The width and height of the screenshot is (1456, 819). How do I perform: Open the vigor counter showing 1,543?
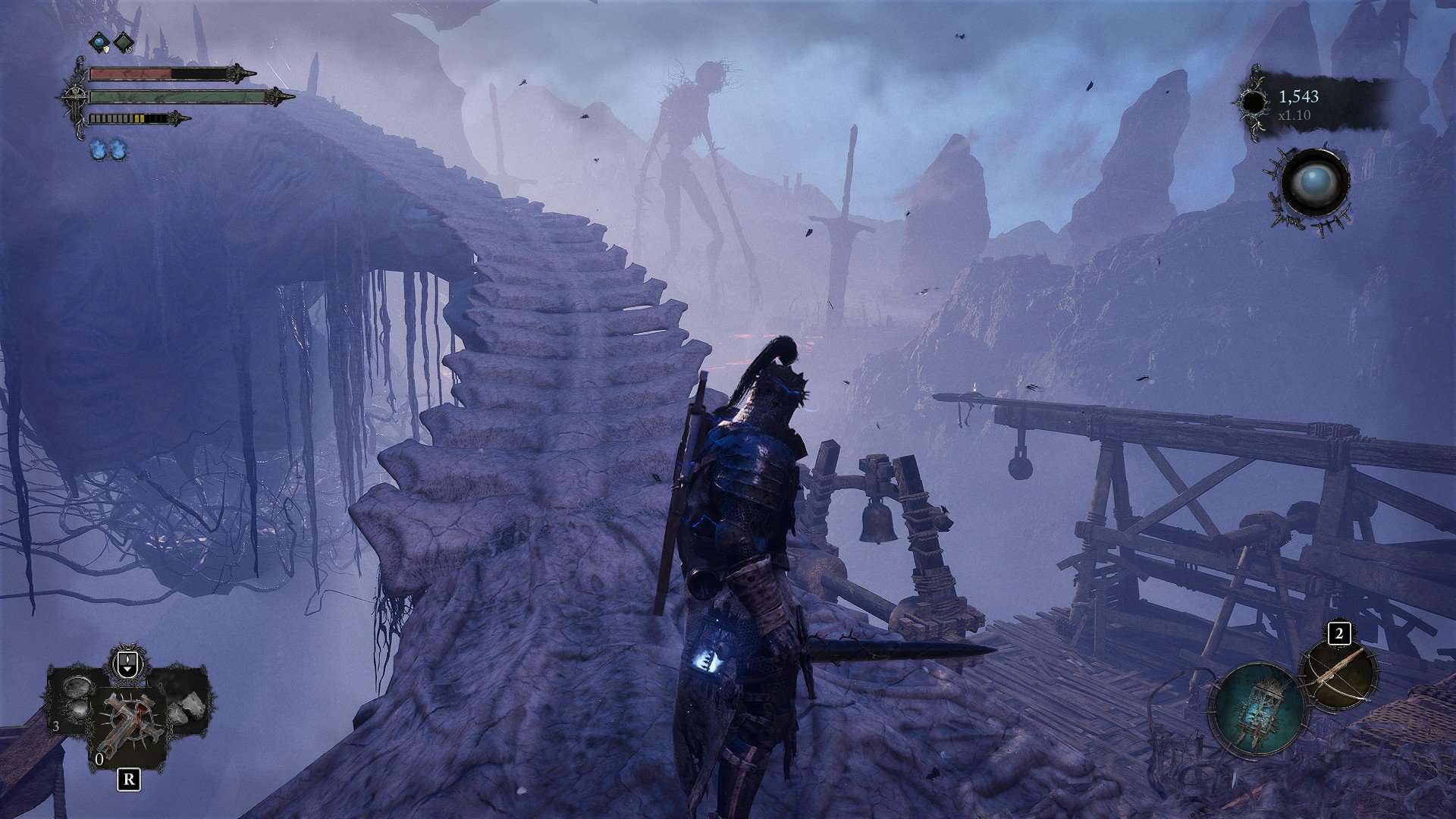pos(1298,96)
